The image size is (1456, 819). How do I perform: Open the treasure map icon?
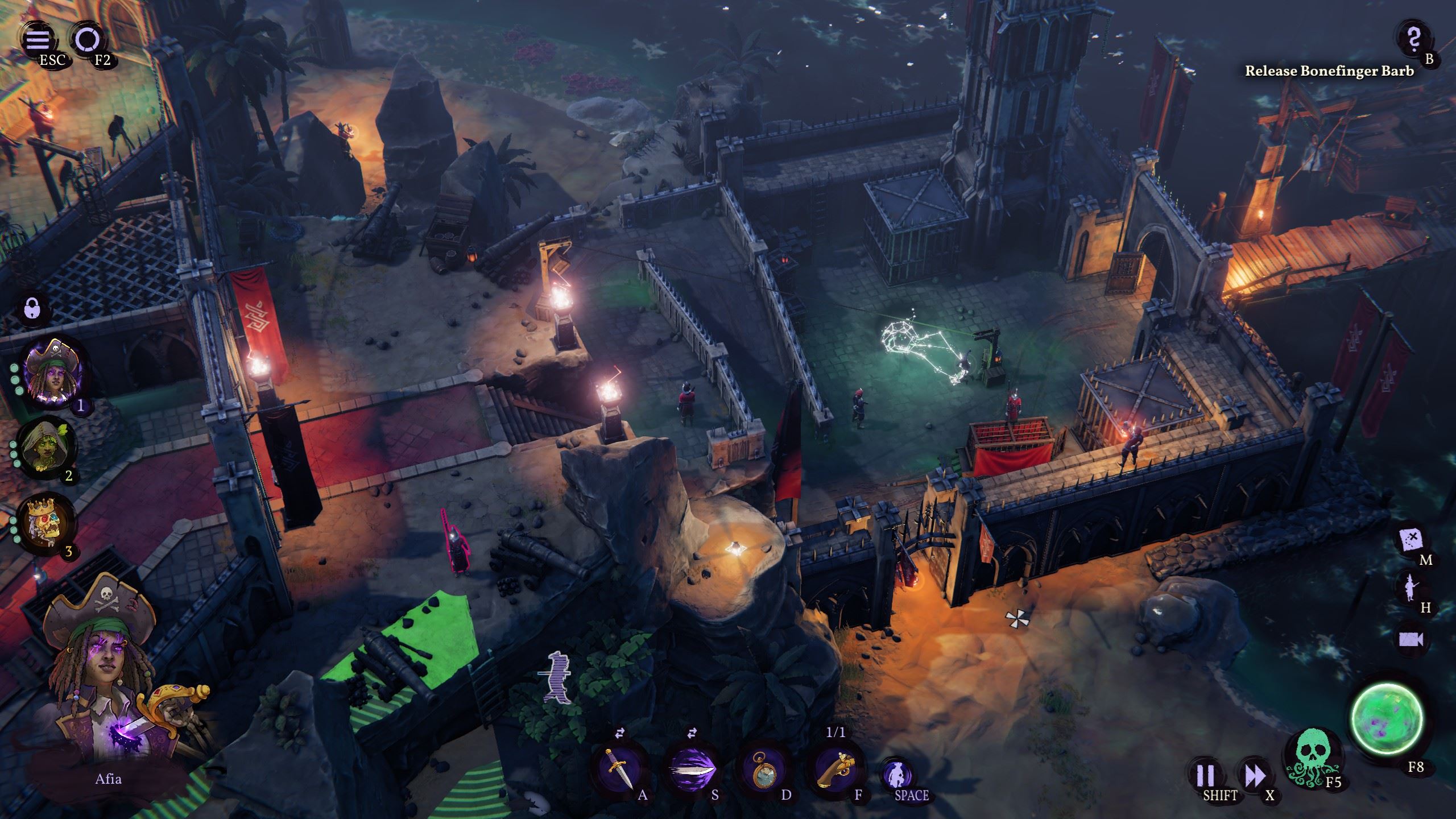click(x=1411, y=539)
